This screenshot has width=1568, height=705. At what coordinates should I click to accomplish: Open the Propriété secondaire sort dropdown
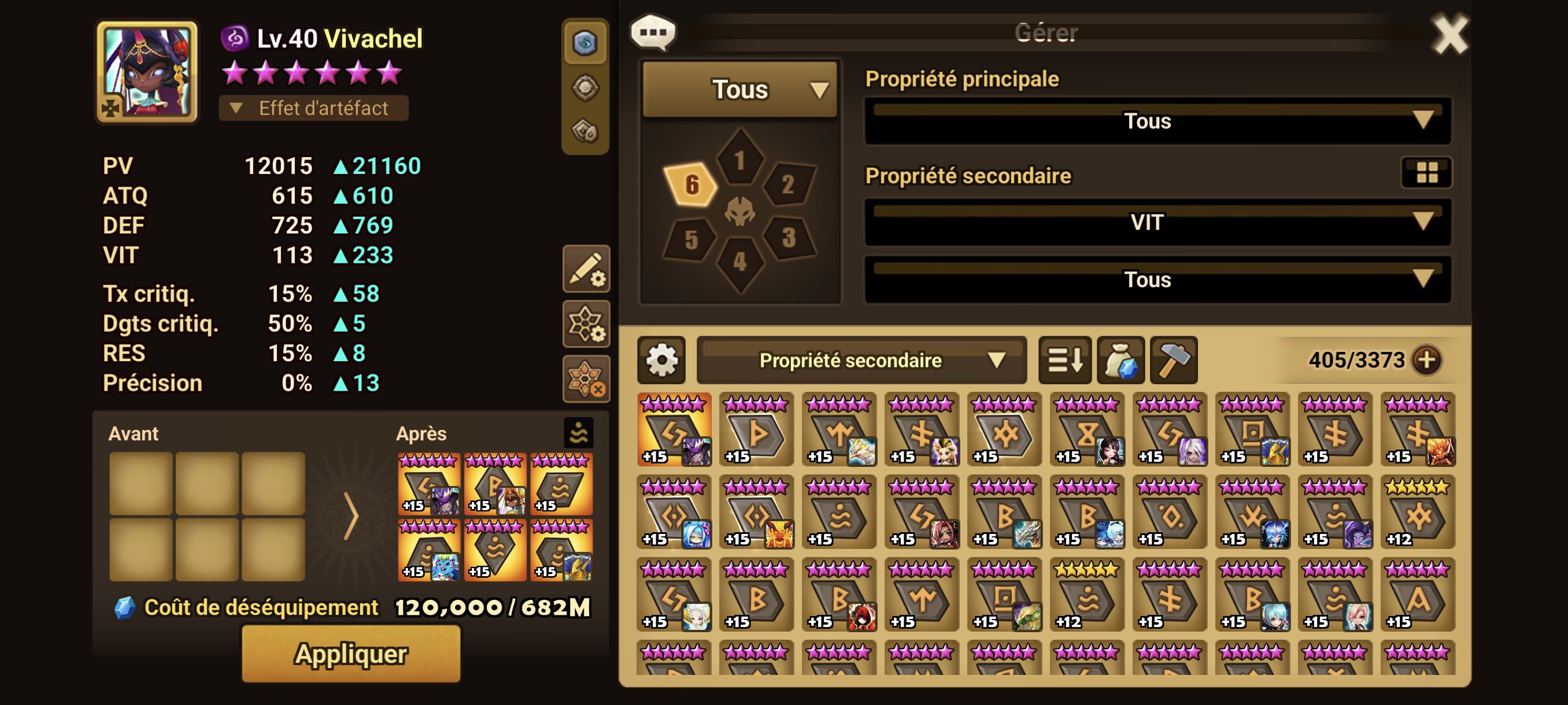pos(861,360)
